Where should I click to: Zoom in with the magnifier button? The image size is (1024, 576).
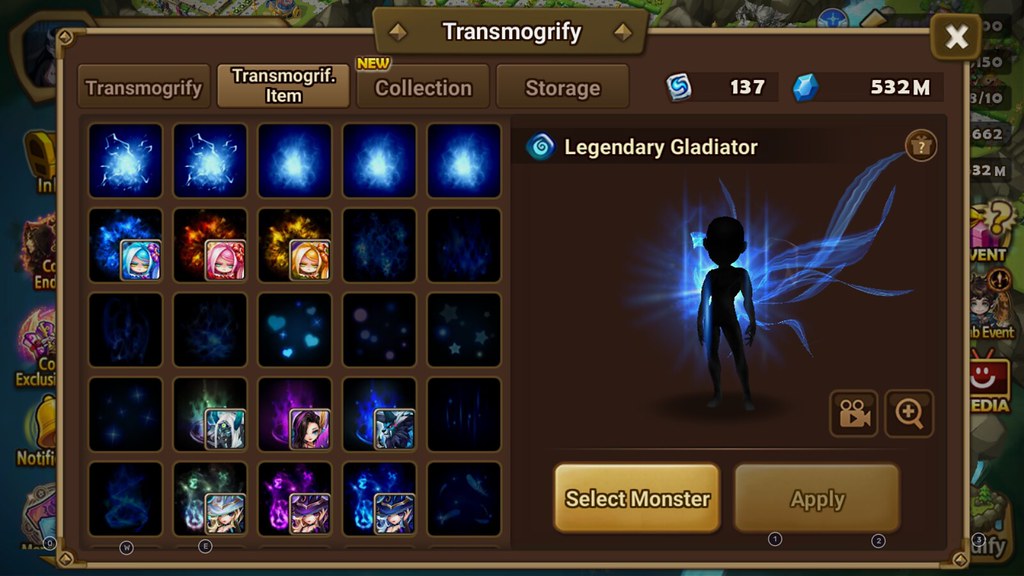click(x=909, y=414)
